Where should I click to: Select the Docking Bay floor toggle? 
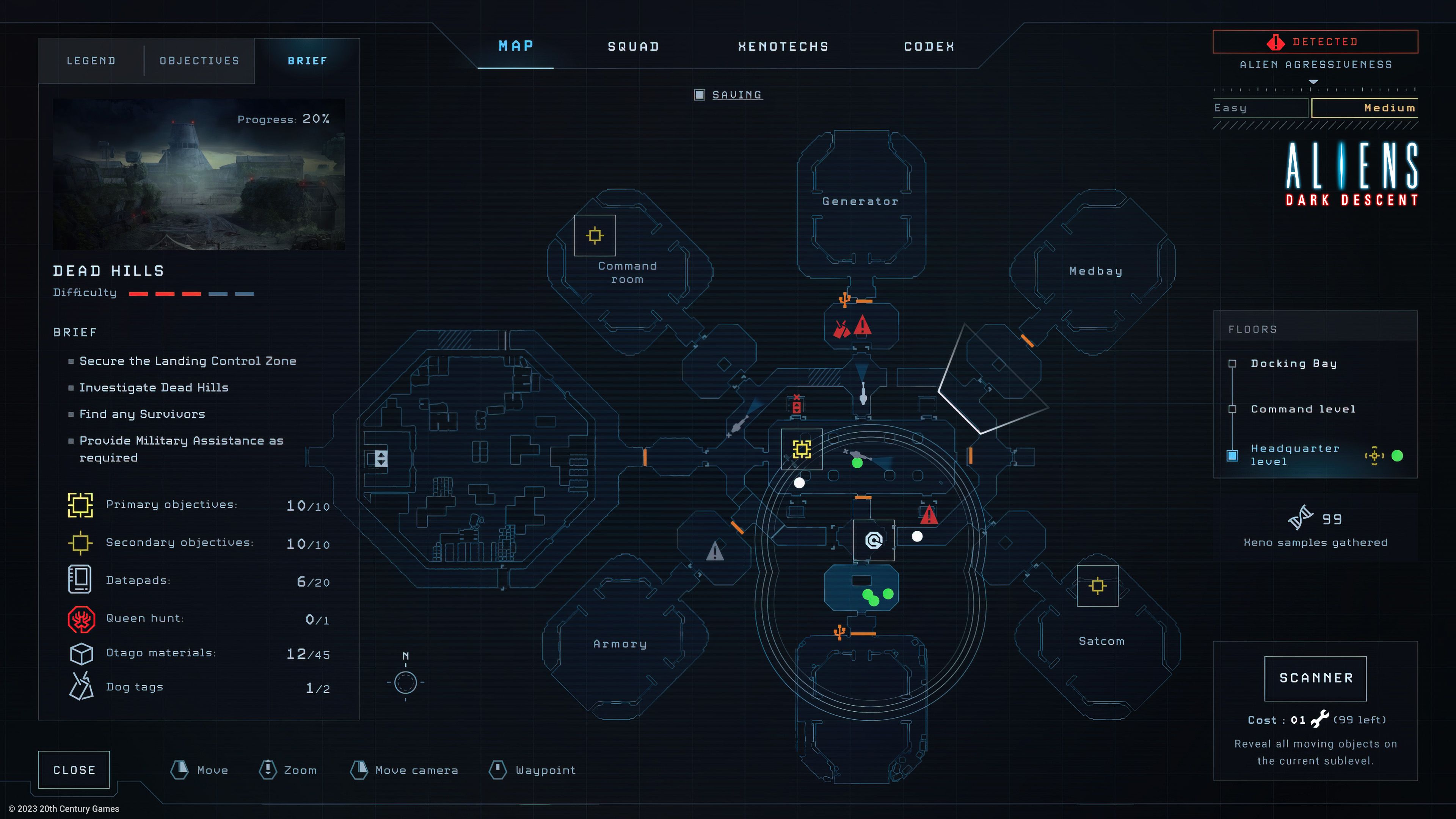(x=1232, y=364)
